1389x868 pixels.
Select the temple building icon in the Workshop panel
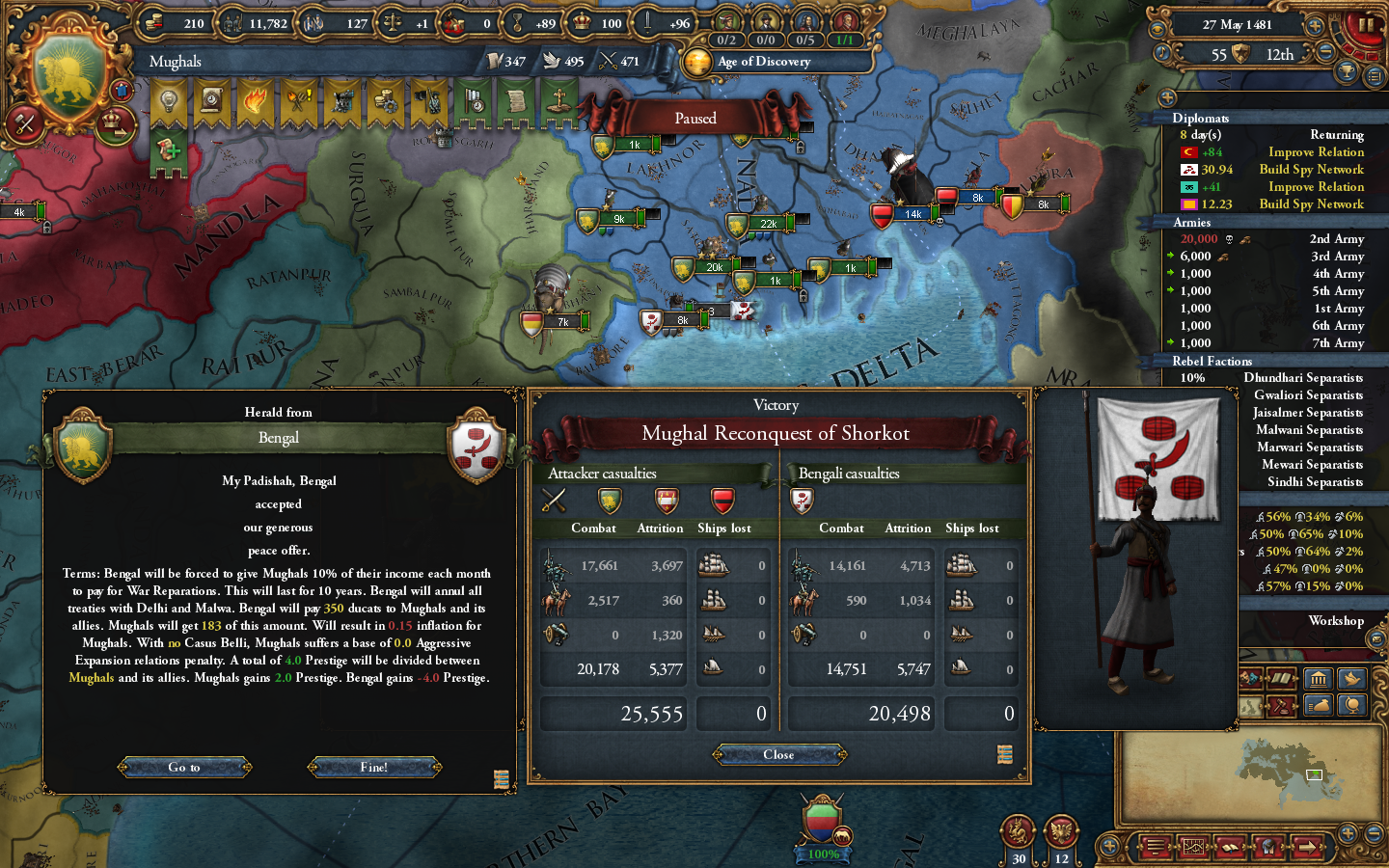coord(1319,679)
